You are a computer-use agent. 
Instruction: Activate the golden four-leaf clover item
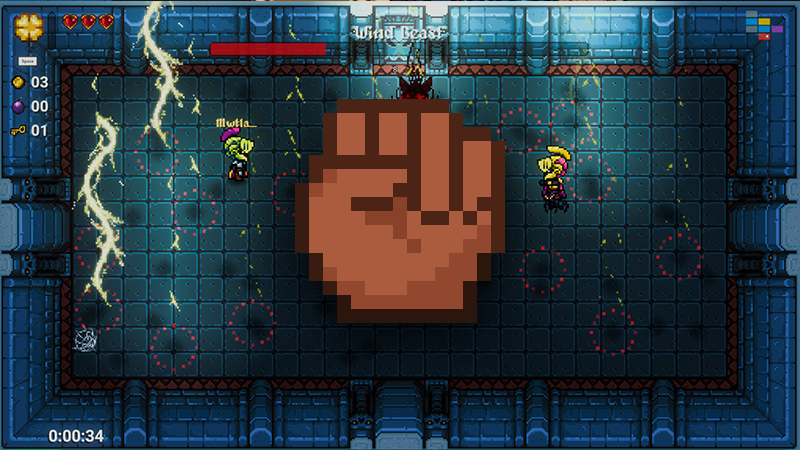pos(28,25)
